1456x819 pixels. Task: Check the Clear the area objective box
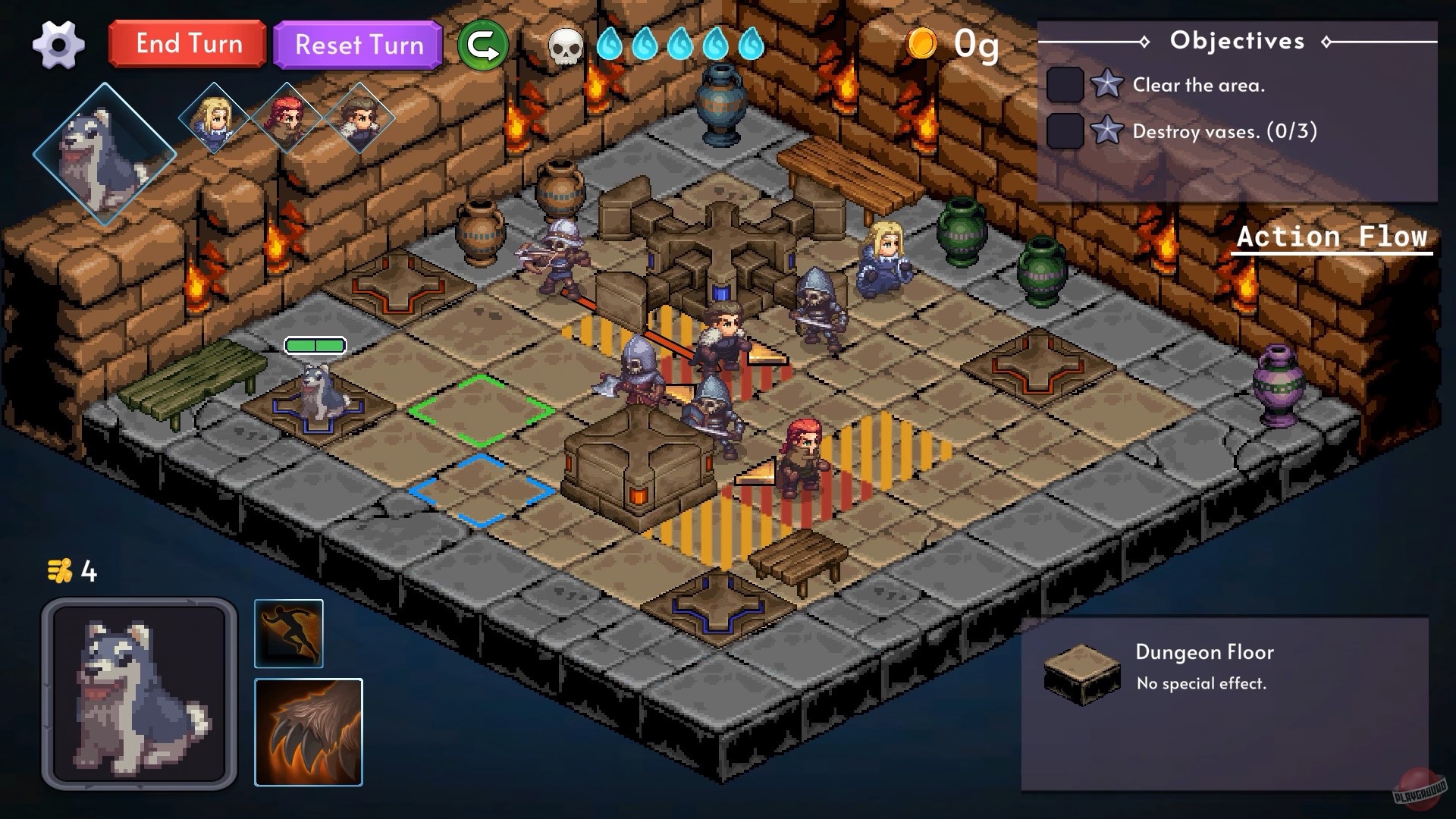pyautogui.click(x=1065, y=84)
